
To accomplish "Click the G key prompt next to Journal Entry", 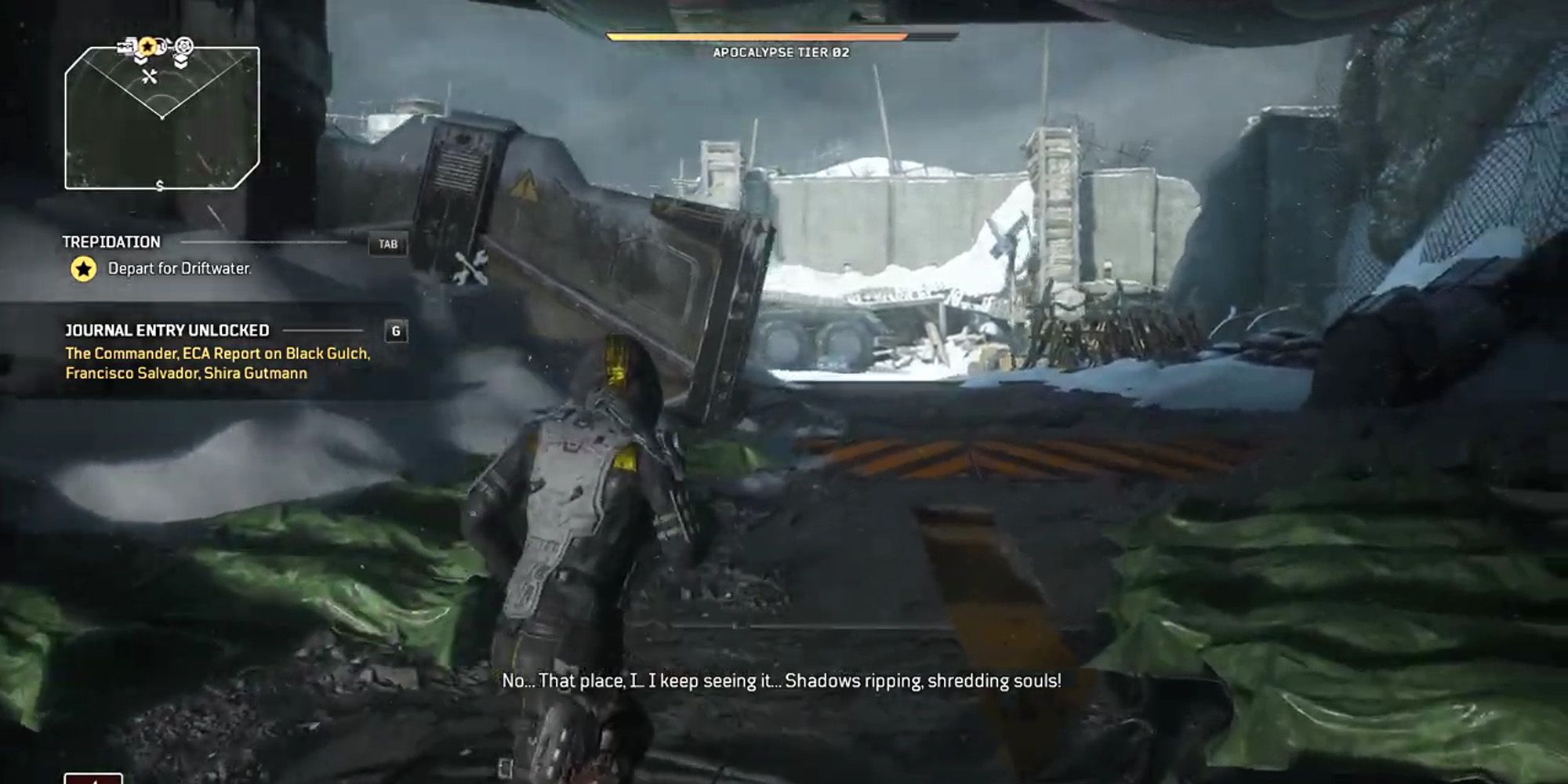I will point(397,331).
